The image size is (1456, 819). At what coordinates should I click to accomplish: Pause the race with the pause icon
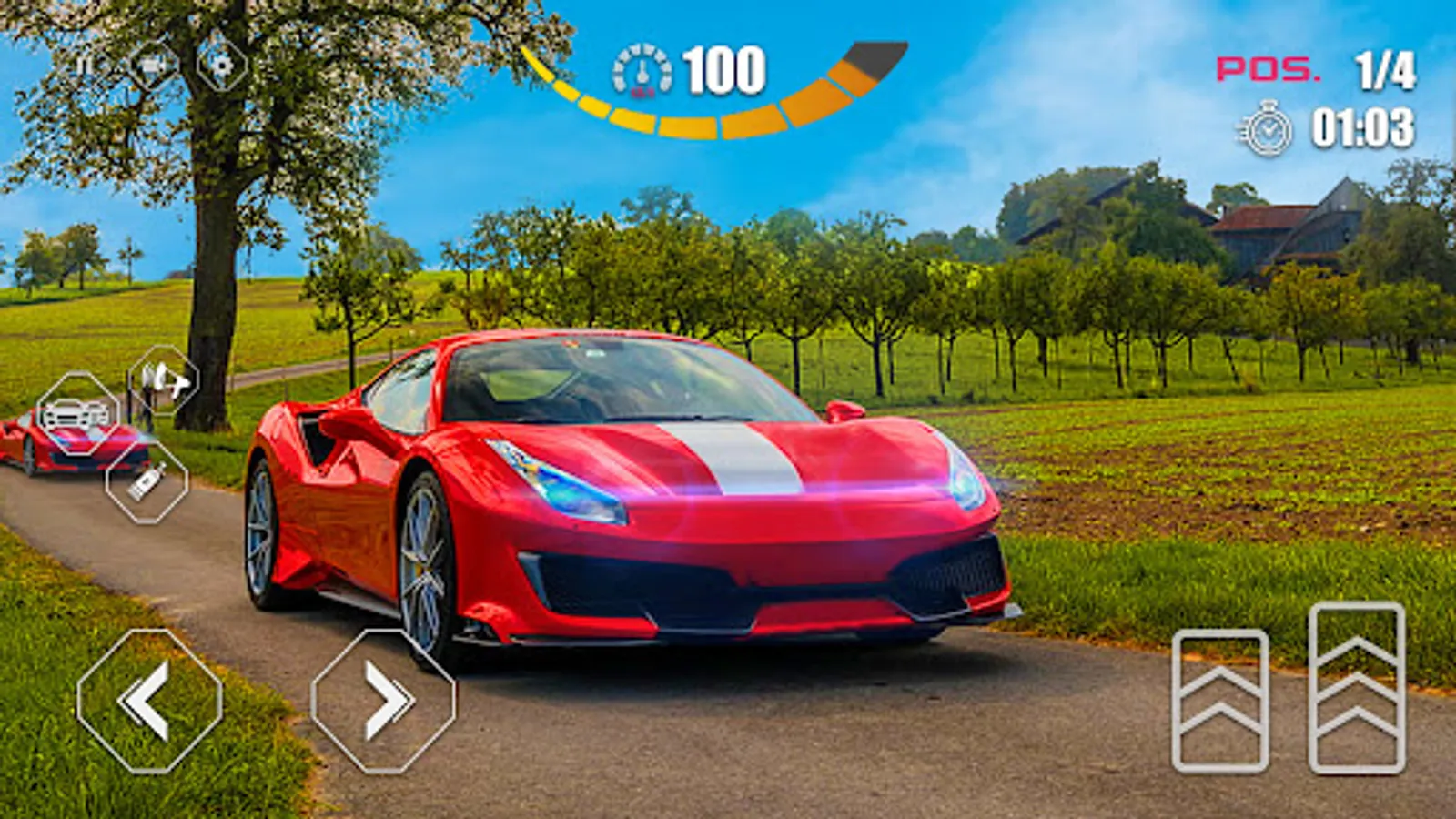tap(86, 66)
